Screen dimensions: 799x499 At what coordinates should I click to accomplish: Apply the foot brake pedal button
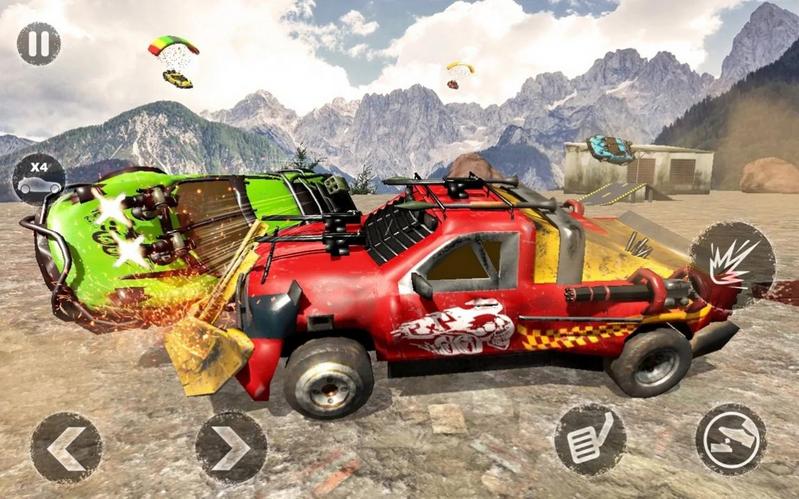click(731, 439)
